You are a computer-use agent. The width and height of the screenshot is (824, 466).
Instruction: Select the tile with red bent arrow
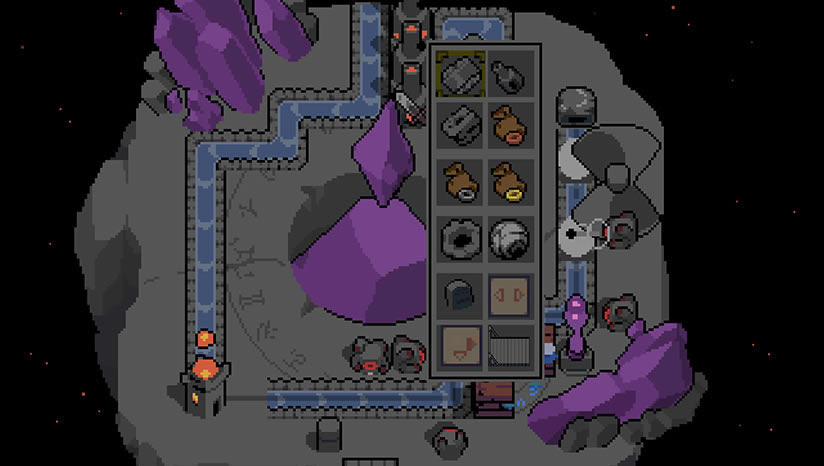(x=462, y=348)
